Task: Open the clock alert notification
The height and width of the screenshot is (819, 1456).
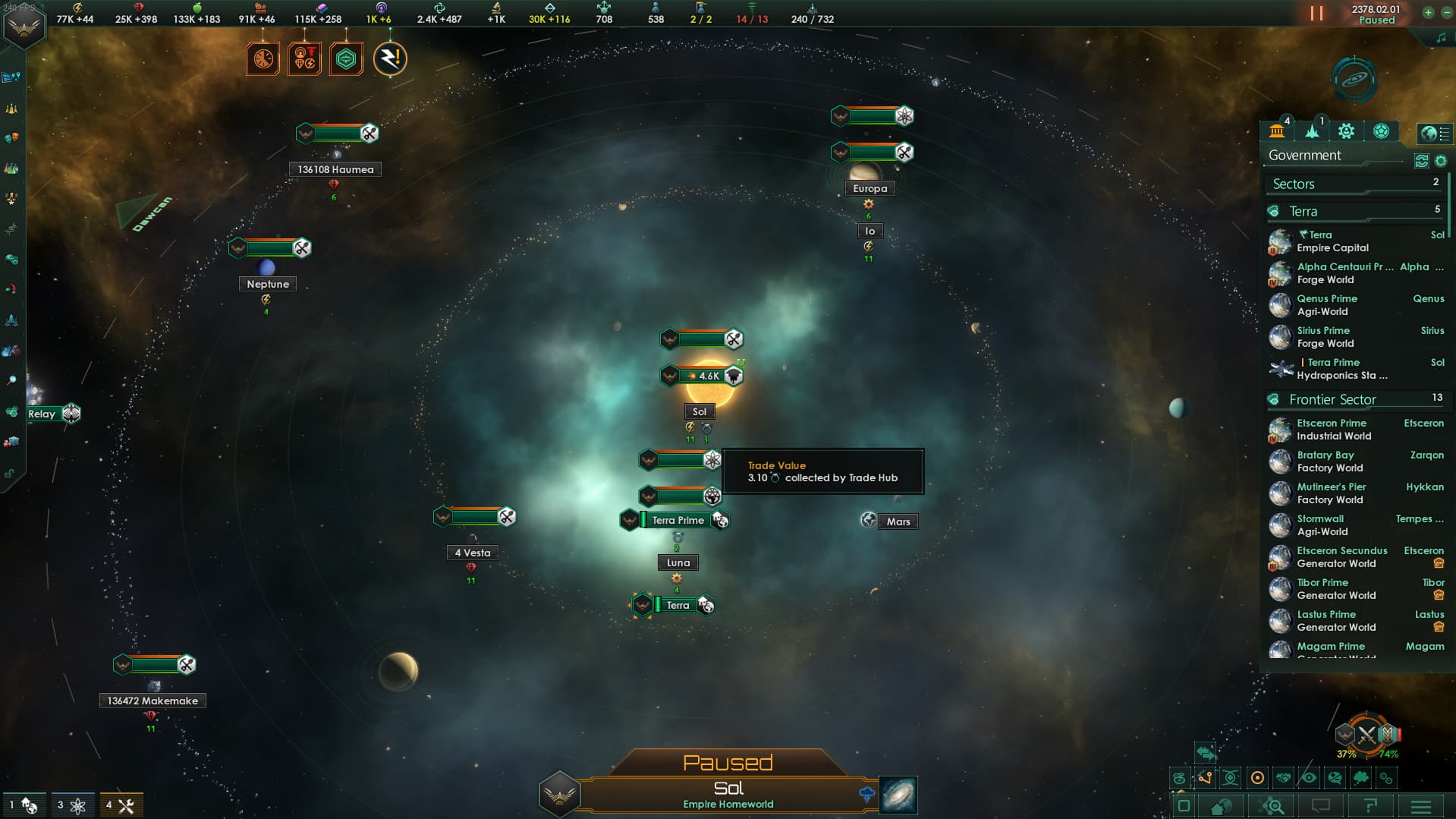Action: click(x=263, y=59)
